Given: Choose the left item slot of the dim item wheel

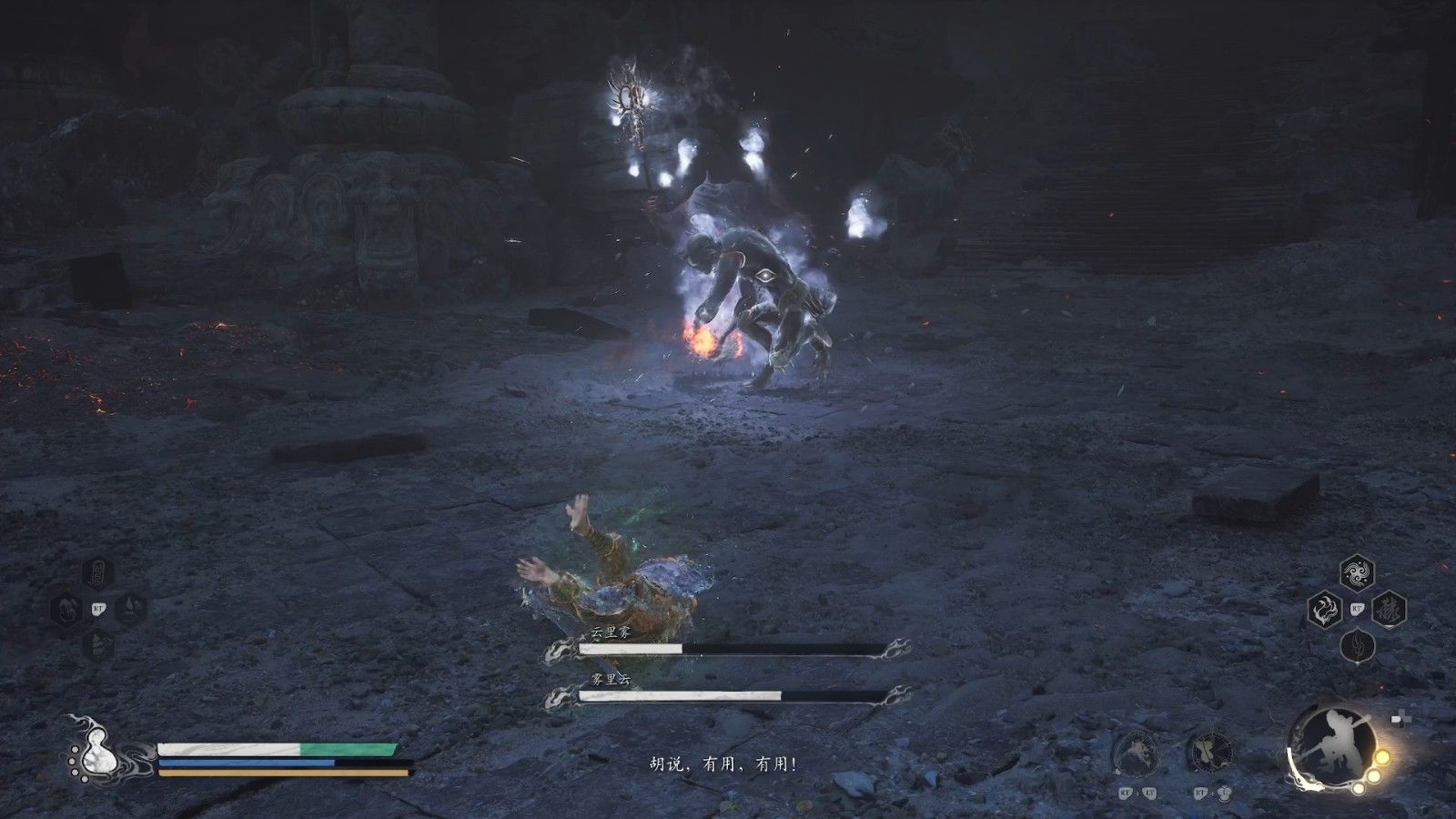Looking at the screenshot, I should tap(67, 609).
